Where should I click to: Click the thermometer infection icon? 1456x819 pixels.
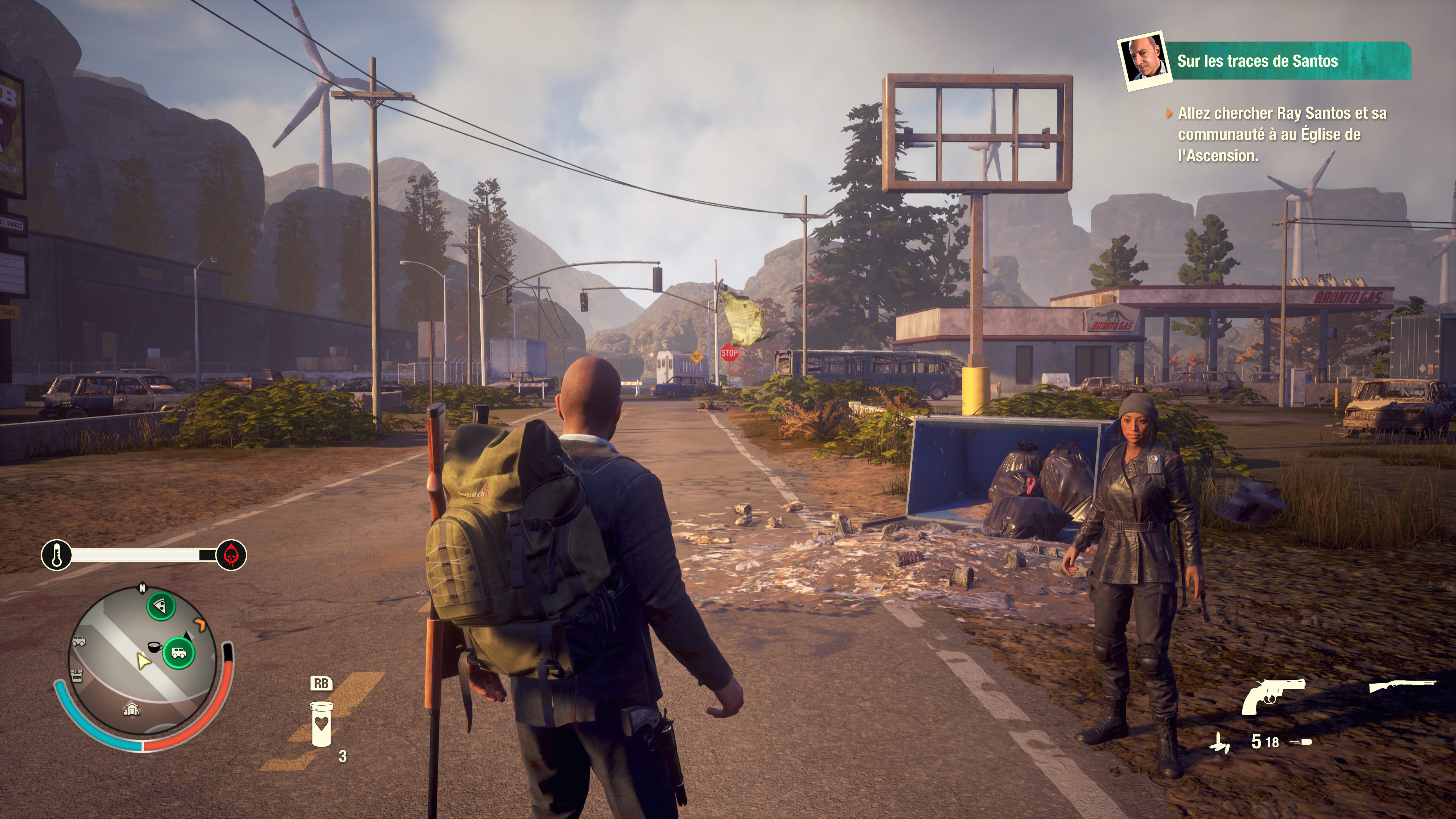pyautogui.click(x=56, y=555)
